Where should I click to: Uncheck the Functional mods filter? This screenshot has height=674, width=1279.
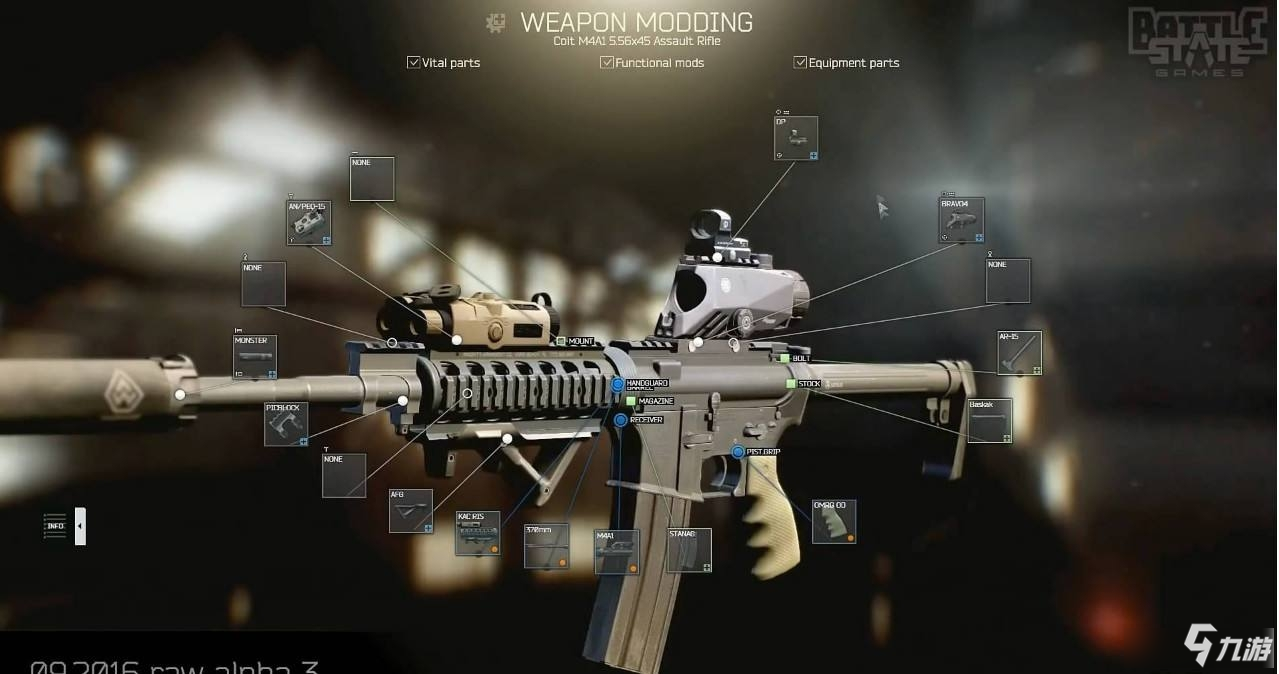606,62
